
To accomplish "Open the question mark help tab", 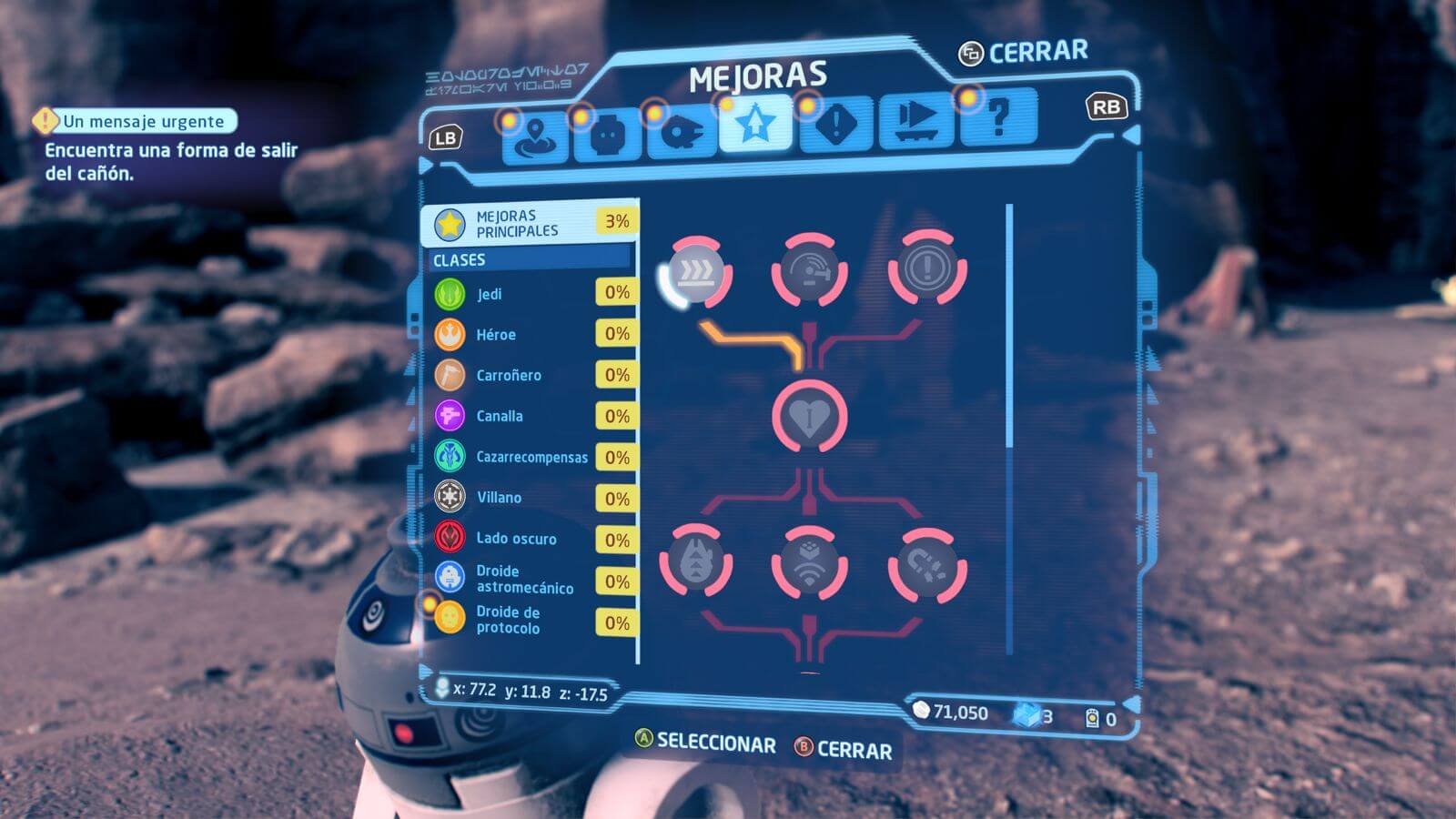I will [x=997, y=118].
